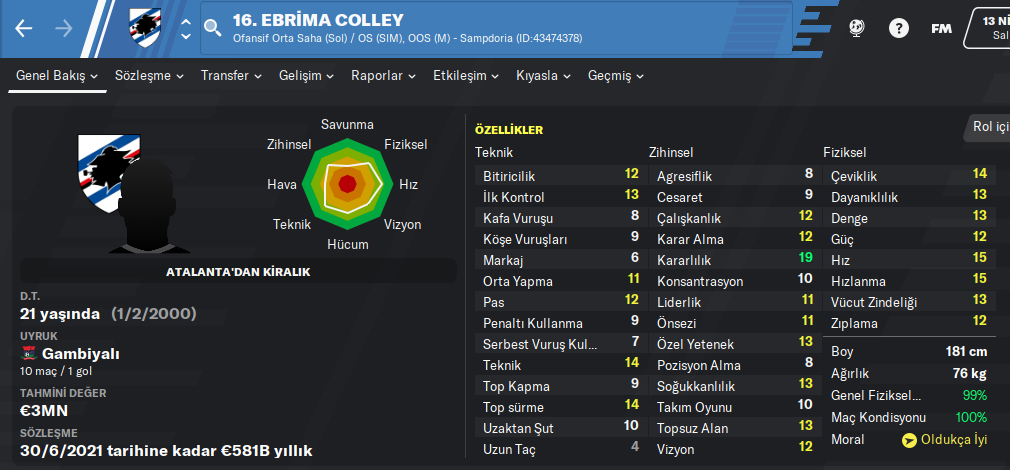Select the Kıyasla menu

543,76
